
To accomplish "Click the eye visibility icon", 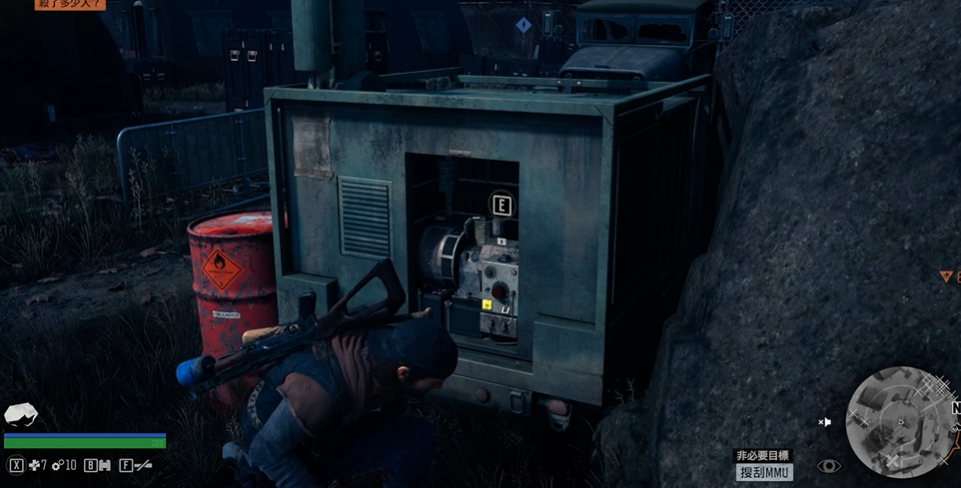I will tap(829, 466).
